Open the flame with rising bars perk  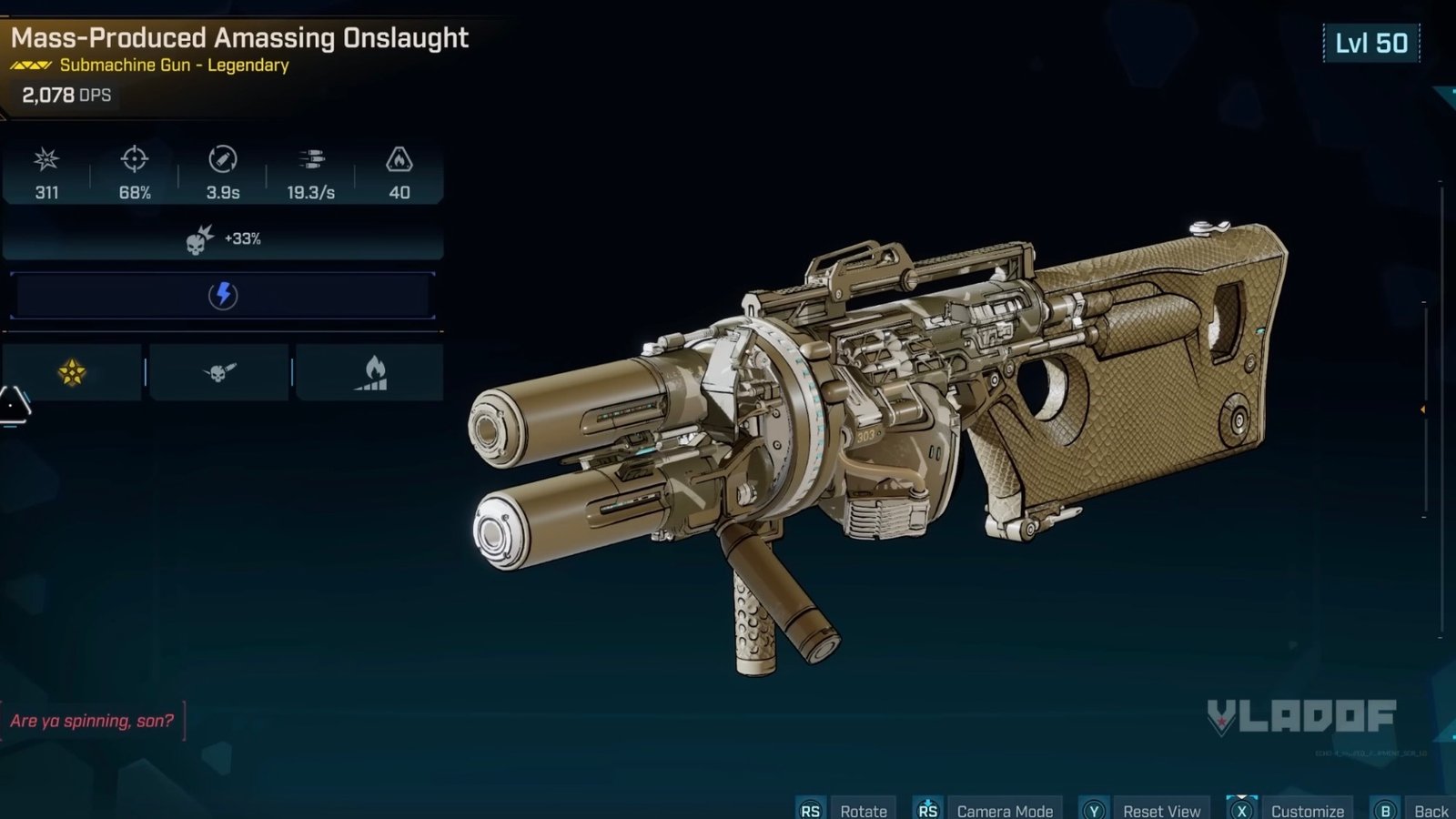pos(371,373)
